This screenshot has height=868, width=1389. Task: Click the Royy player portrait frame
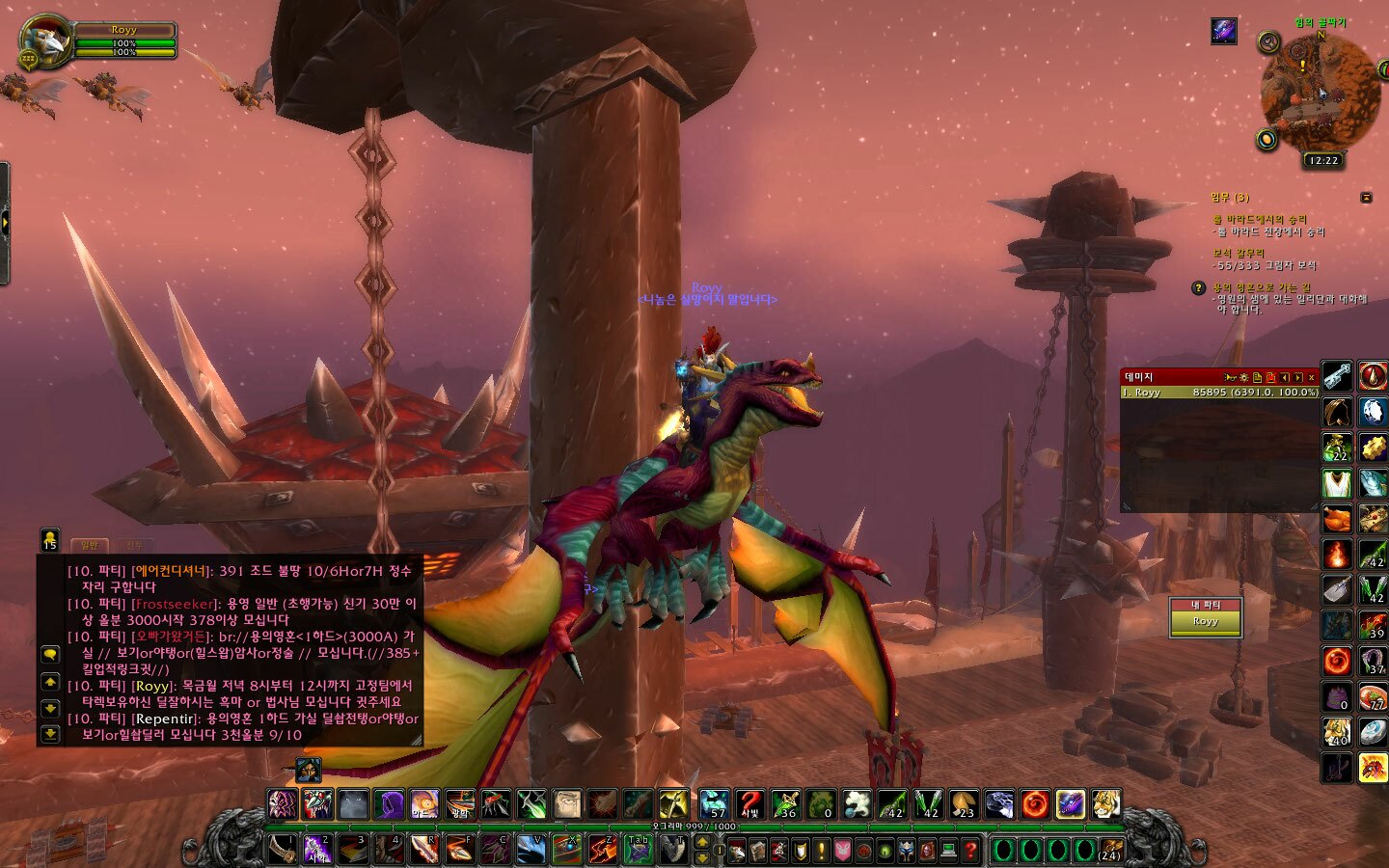[x=46, y=41]
